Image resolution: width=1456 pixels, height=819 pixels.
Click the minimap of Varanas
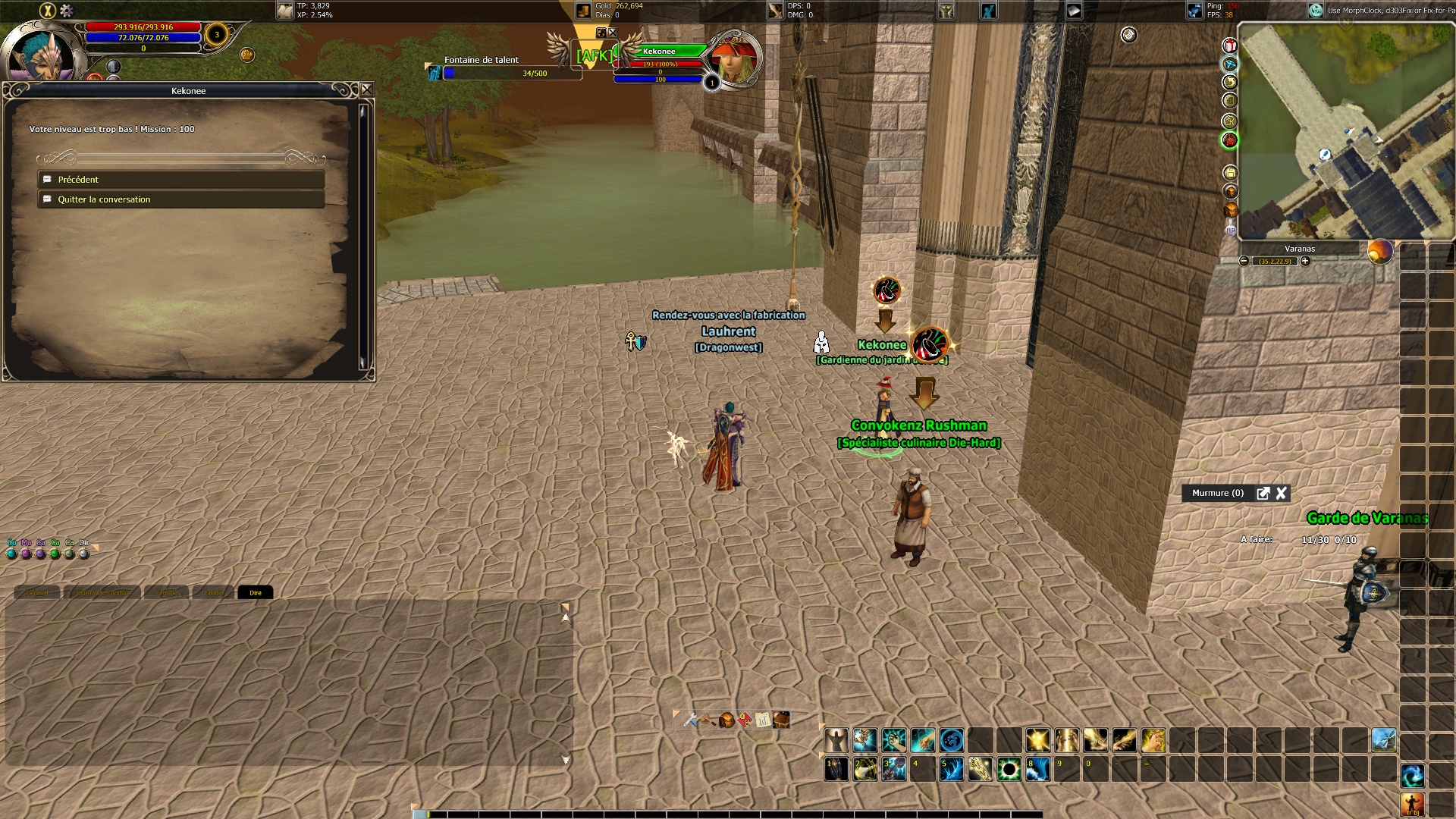[1346, 133]
